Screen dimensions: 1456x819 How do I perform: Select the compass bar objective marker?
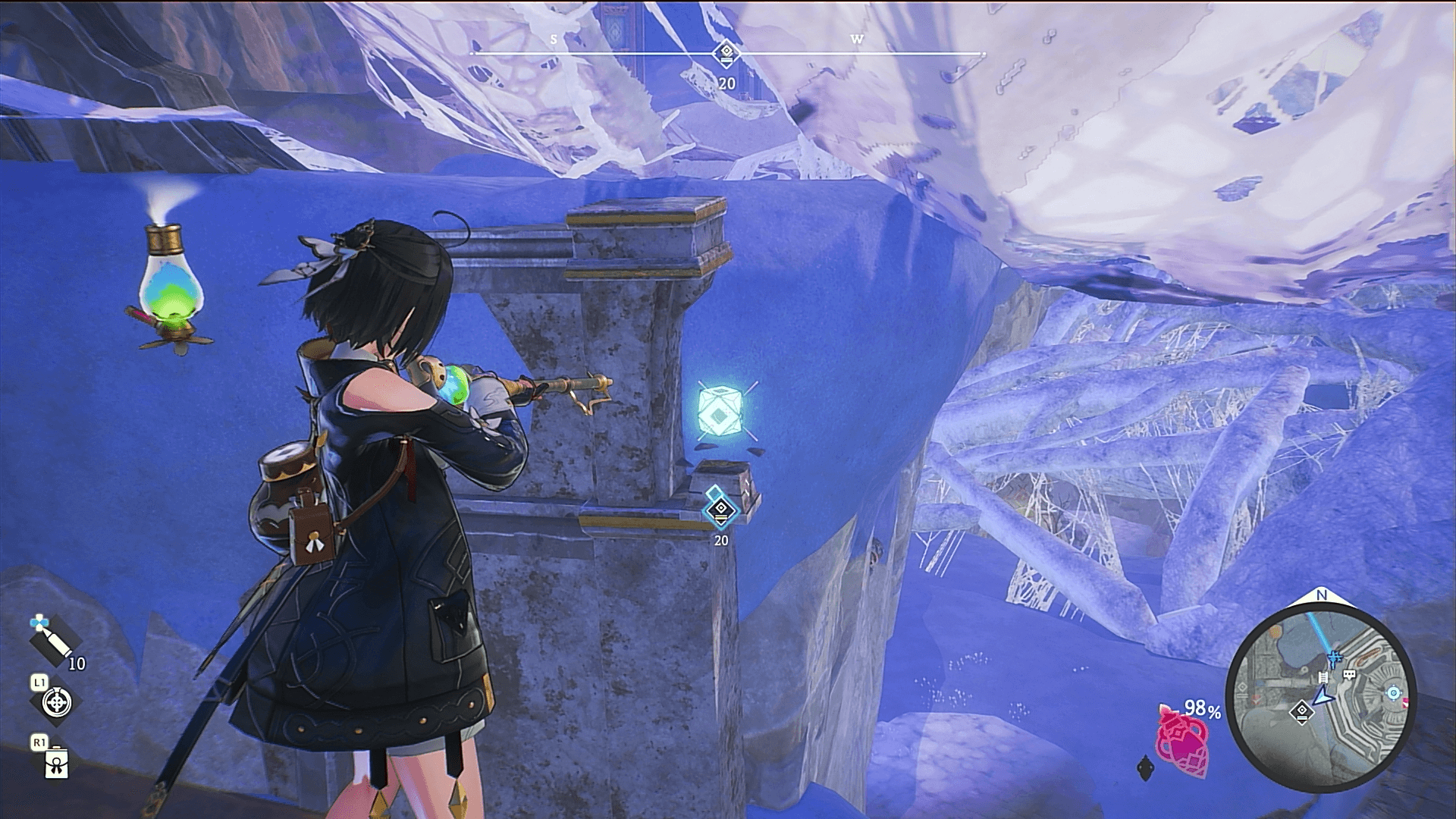pyautogui.click(x=726, y=53)
